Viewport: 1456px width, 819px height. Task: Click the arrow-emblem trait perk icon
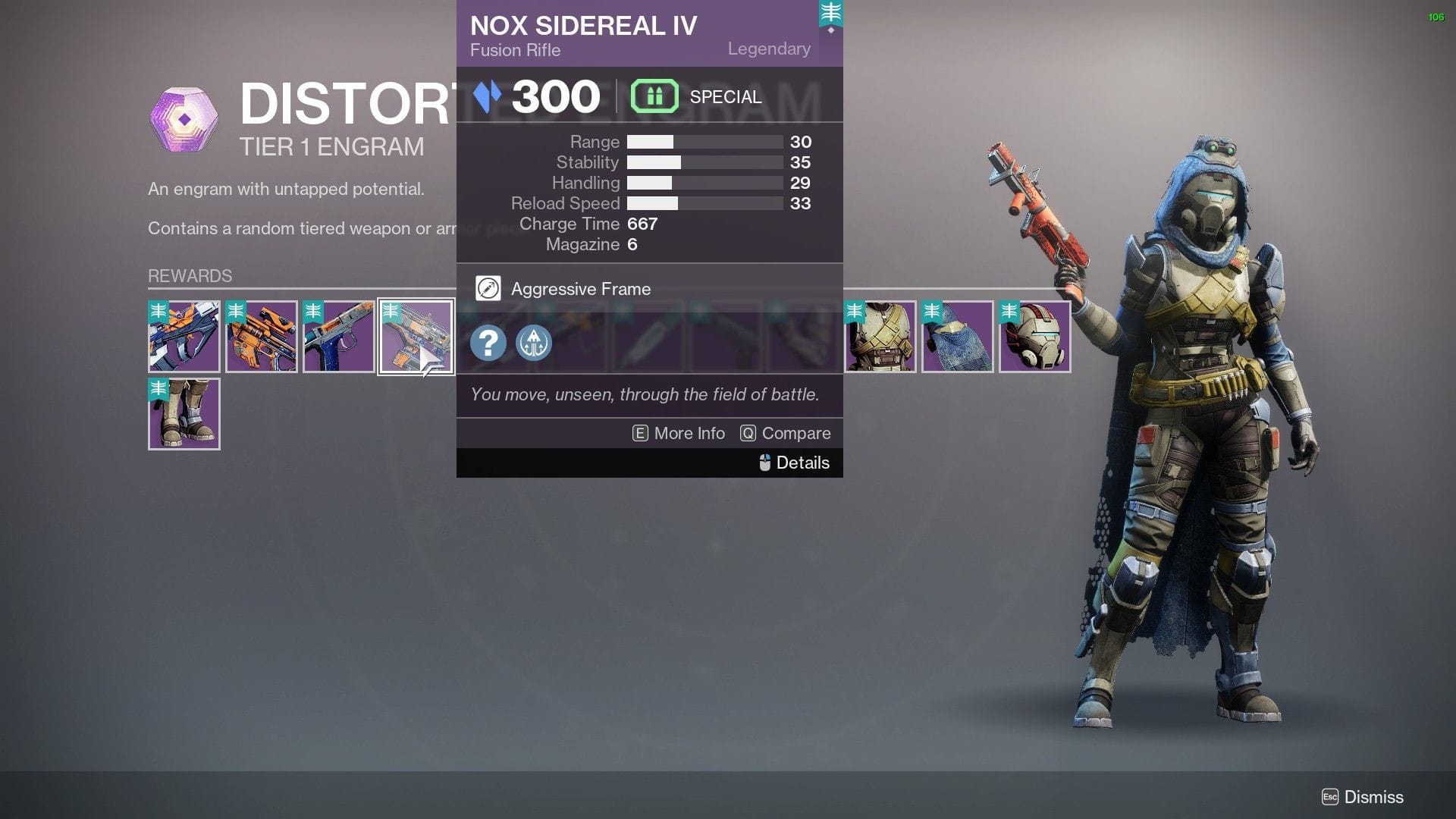tap(533, 343)
